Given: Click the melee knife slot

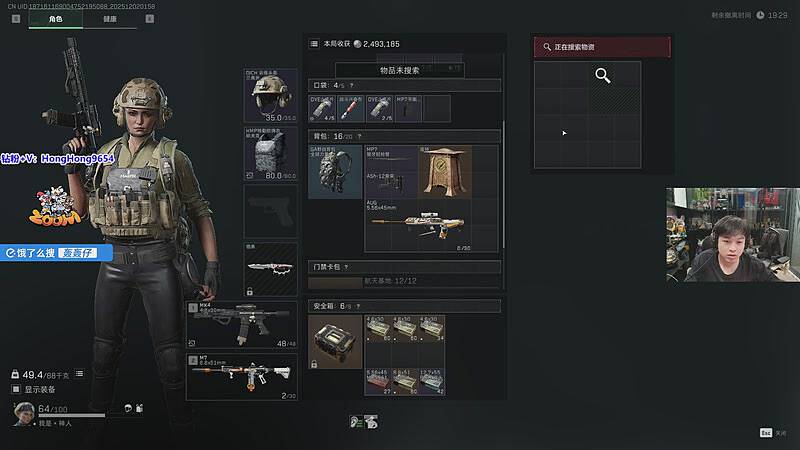Looking at the screenshot, I should 271,268.
